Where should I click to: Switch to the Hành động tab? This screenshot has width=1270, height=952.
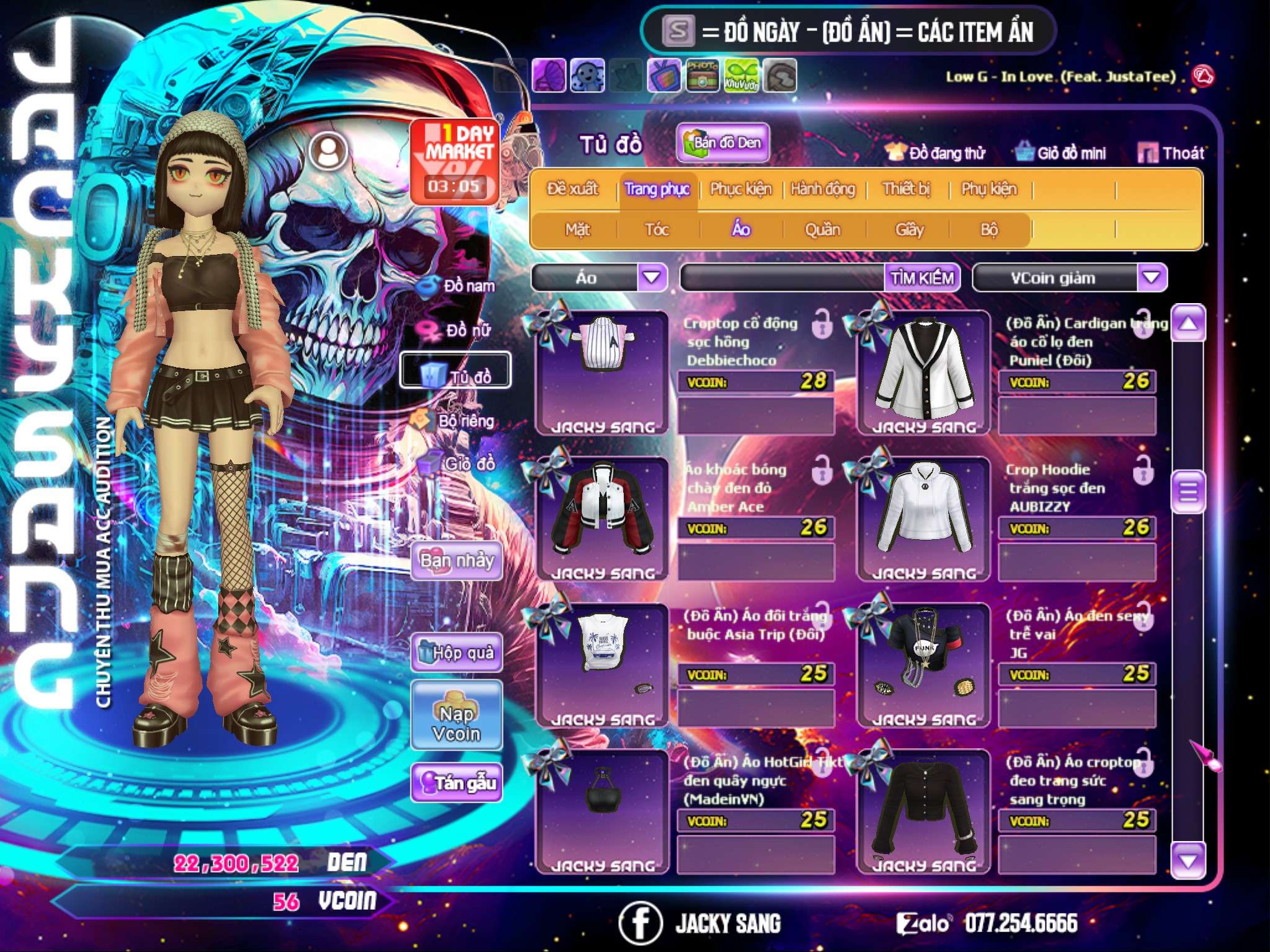(x=822, y=189)
